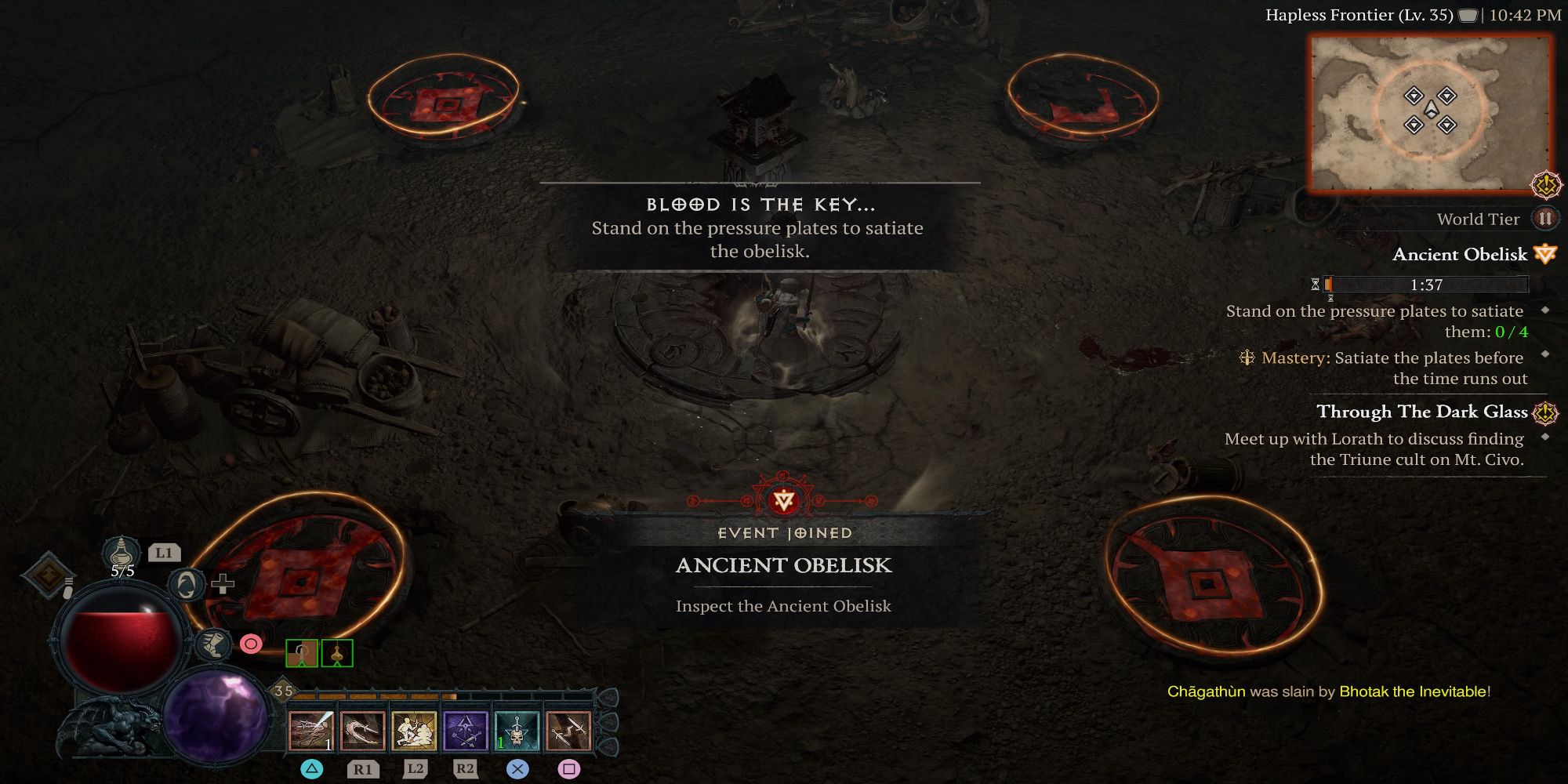Viewport: 1568px width, 784px height.
Task: Use the curved blade slash skill
Action: 362,731
